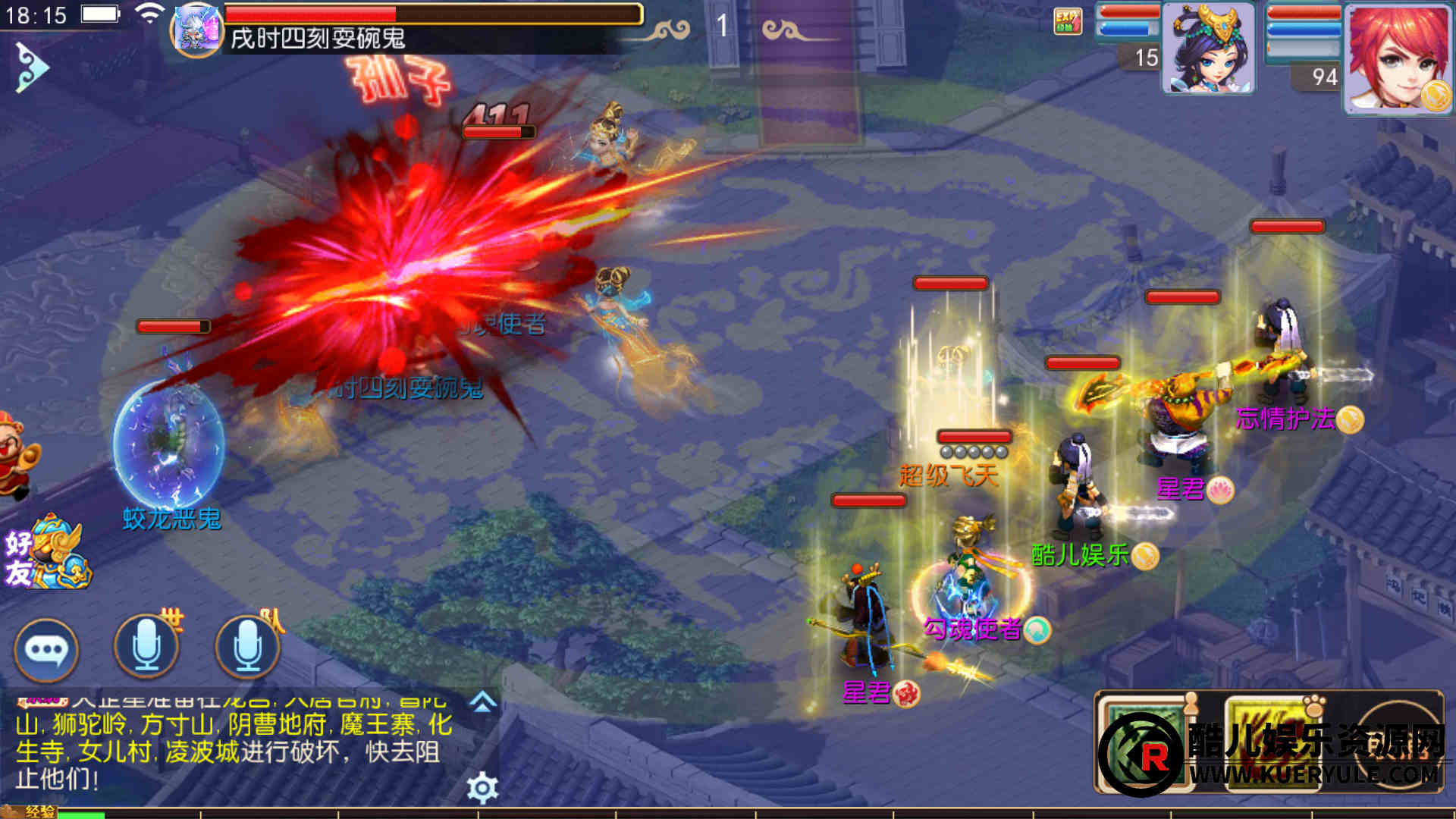Screen dimensions: 1456x819
Task: Open the red-haired character portrait
Action: click(x=1397, y=59)
